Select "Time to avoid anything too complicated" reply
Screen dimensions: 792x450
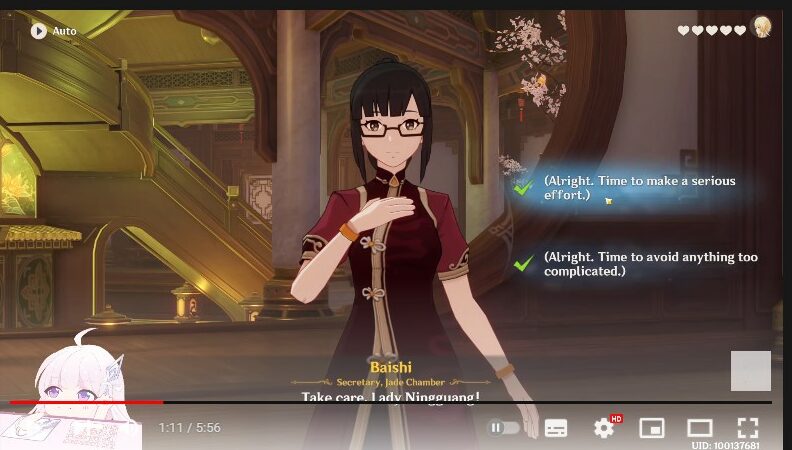pos(650,264)
